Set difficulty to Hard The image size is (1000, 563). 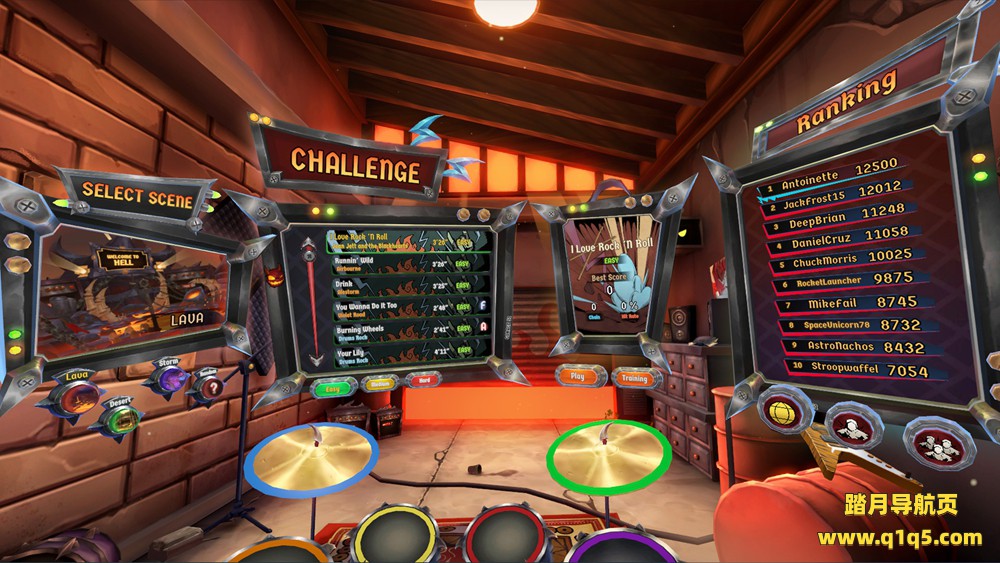[x=426, y=380]
